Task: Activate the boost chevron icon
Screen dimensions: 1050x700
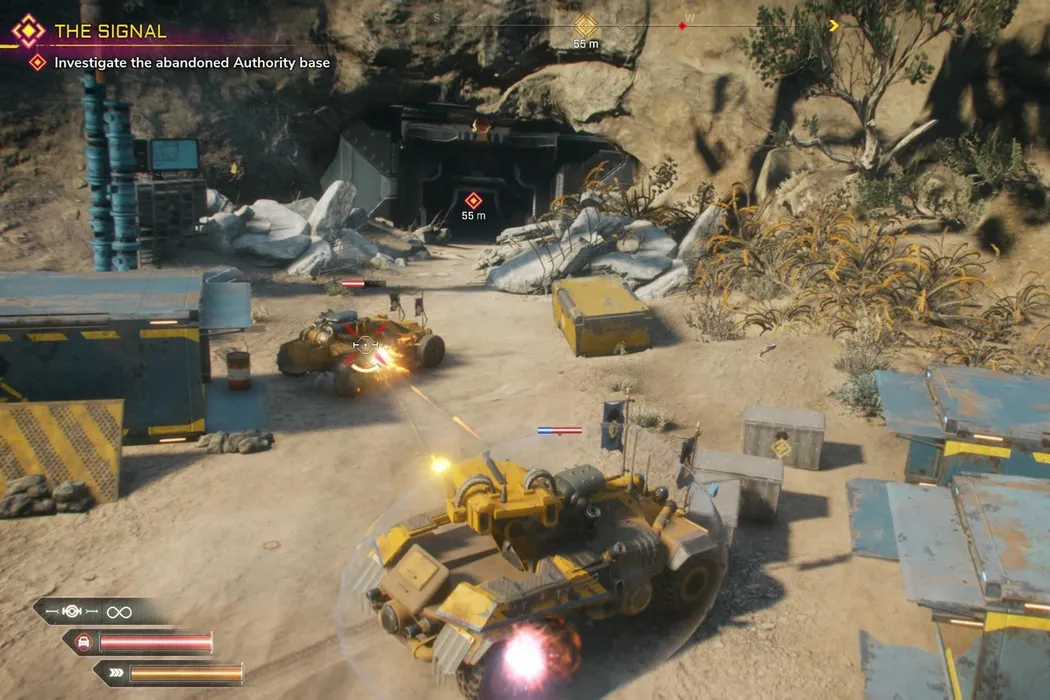Action: pos(116,673)
